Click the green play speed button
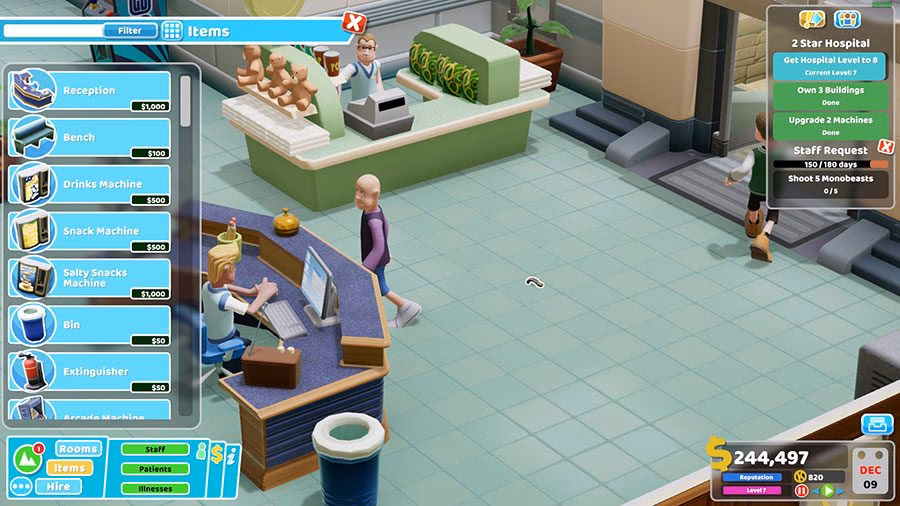The image size is (900, 506). (826, 491)
